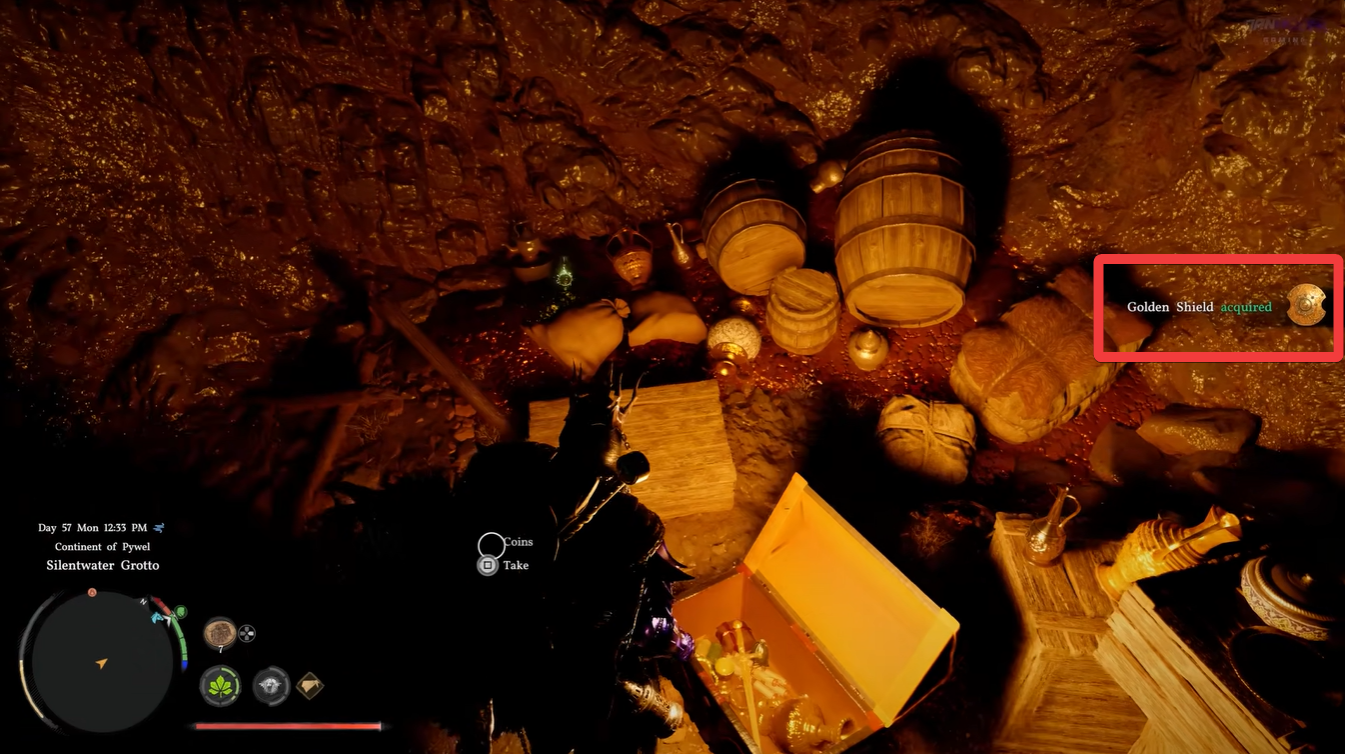Click the green leaf marker beside the minimap
The height and width of the screenshot is (754, 1345).
pos(181,611)
